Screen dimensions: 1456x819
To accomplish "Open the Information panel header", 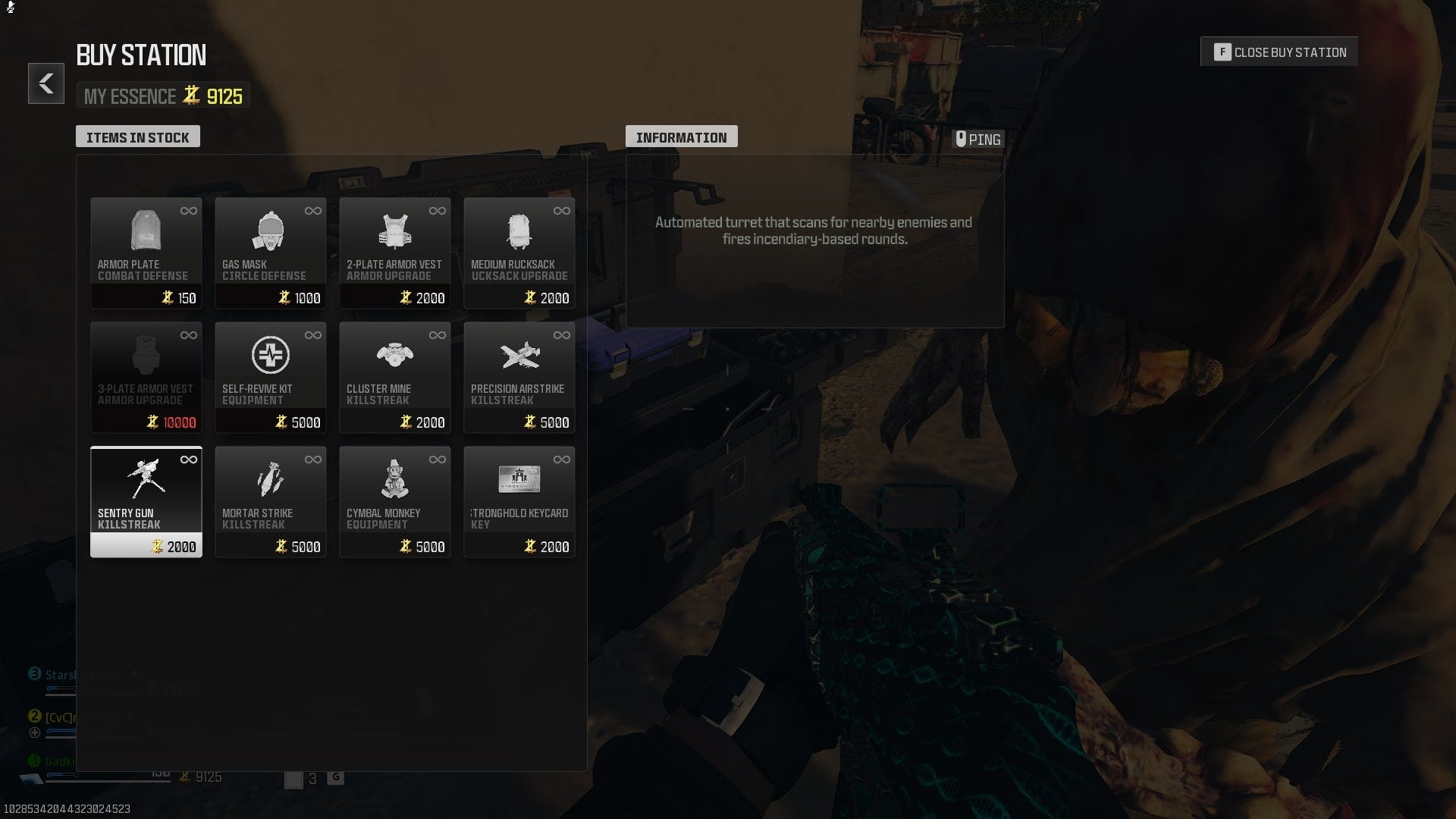I will coord(681,136).
